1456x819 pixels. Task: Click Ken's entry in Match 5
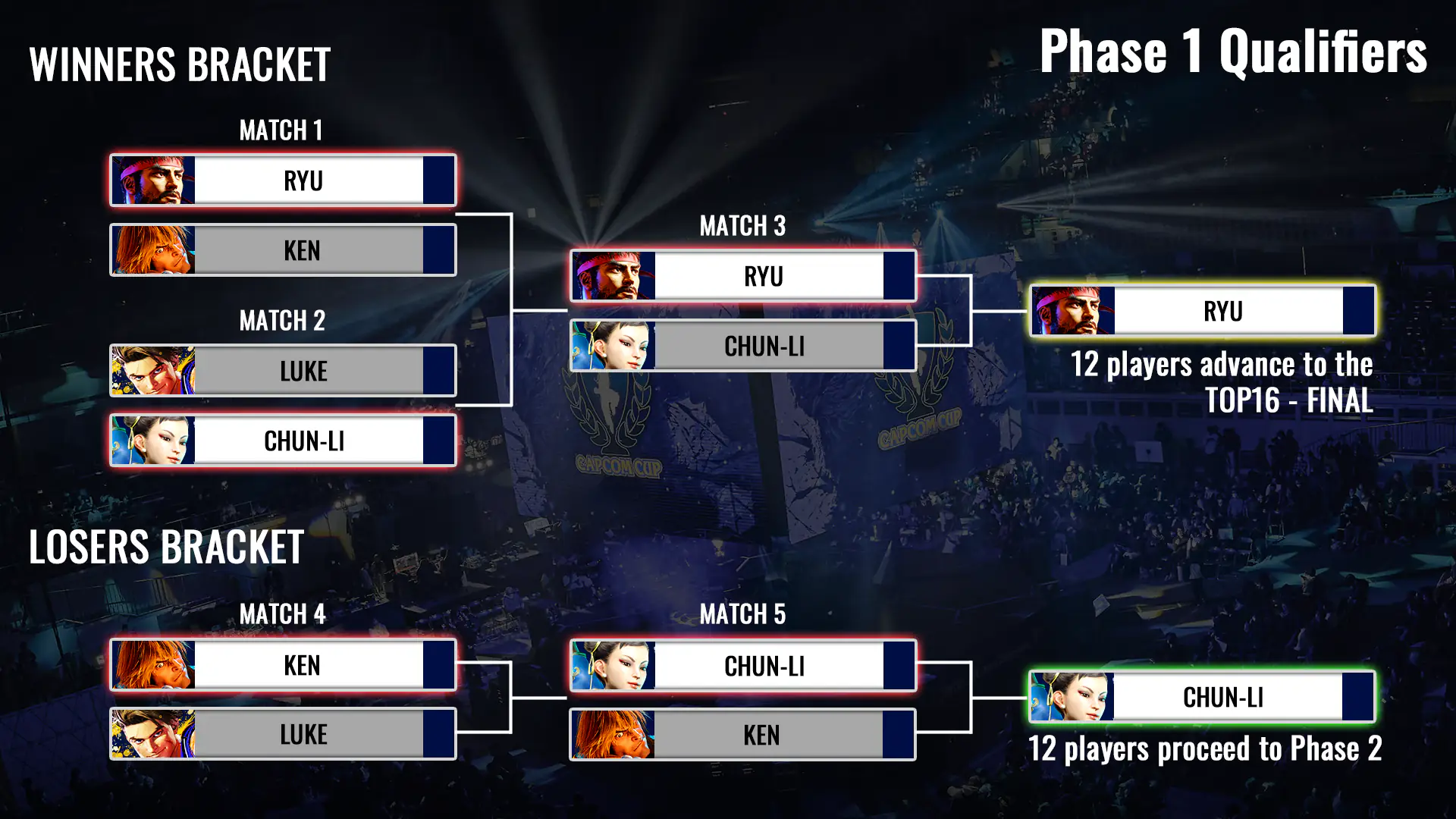743,735
